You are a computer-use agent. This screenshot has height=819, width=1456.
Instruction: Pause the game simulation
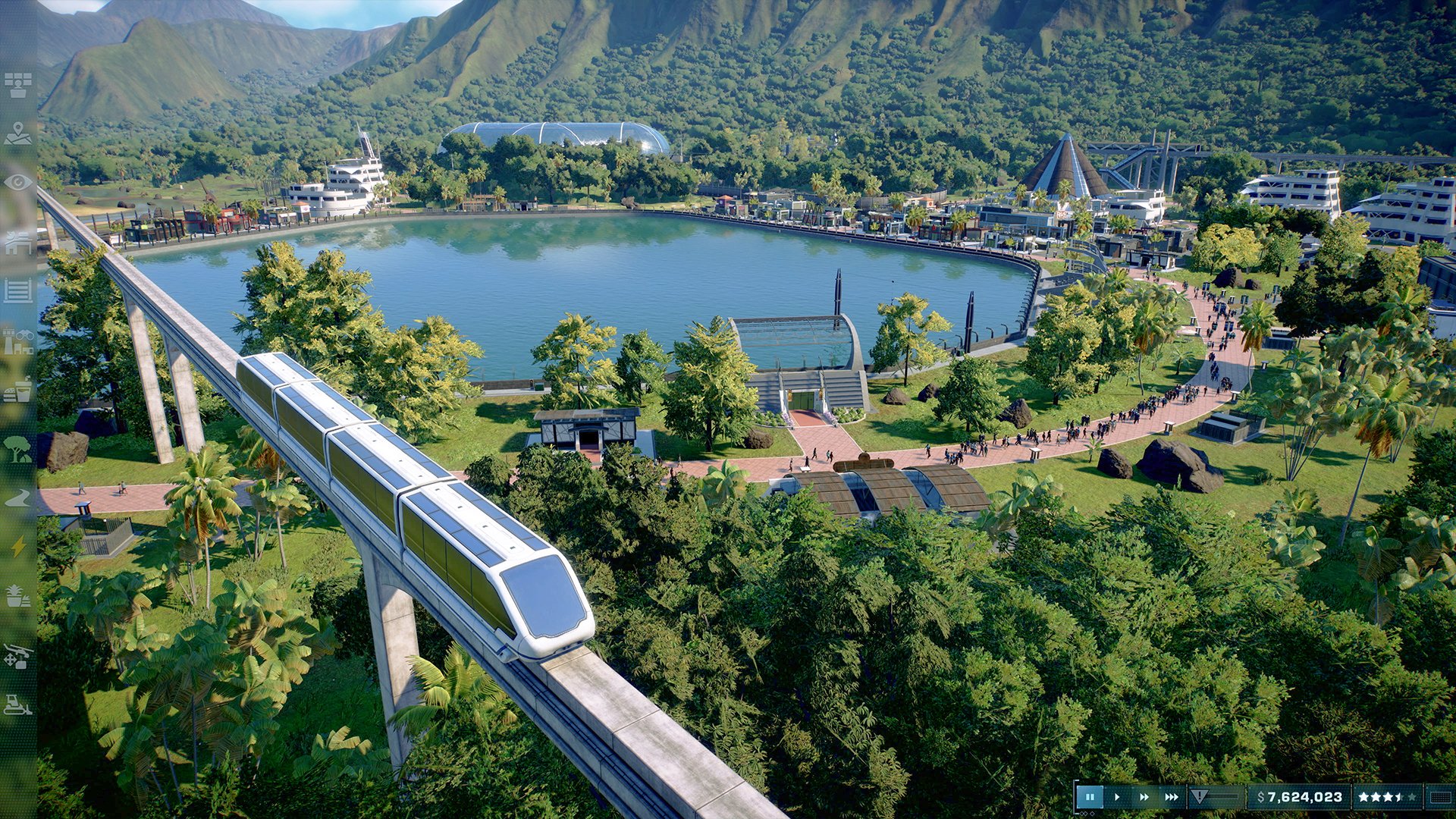pos(1090,796)
